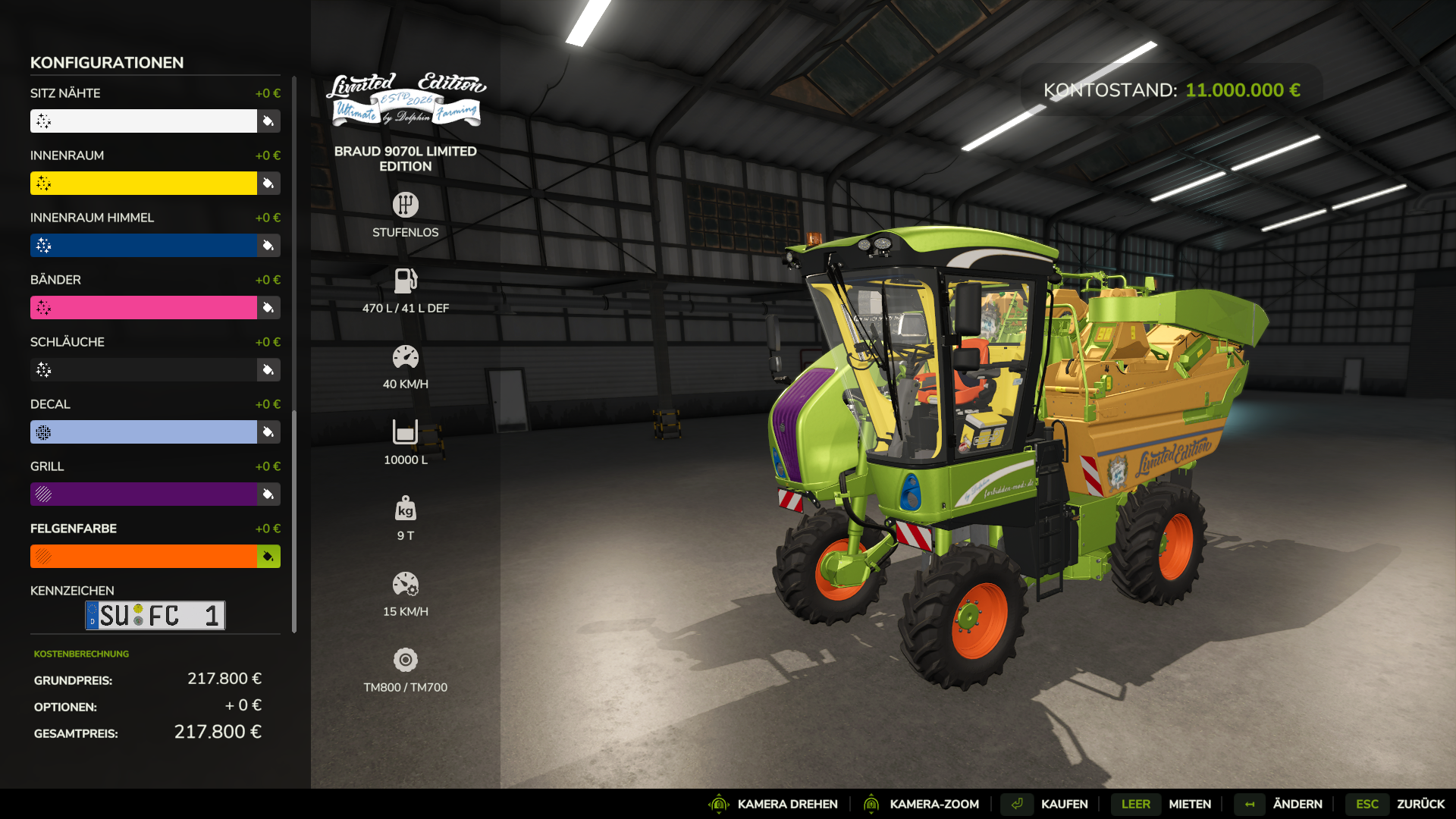The image size is (1456, 819).
Task: Select the purple Grill color bar
Action: [144, 494]
